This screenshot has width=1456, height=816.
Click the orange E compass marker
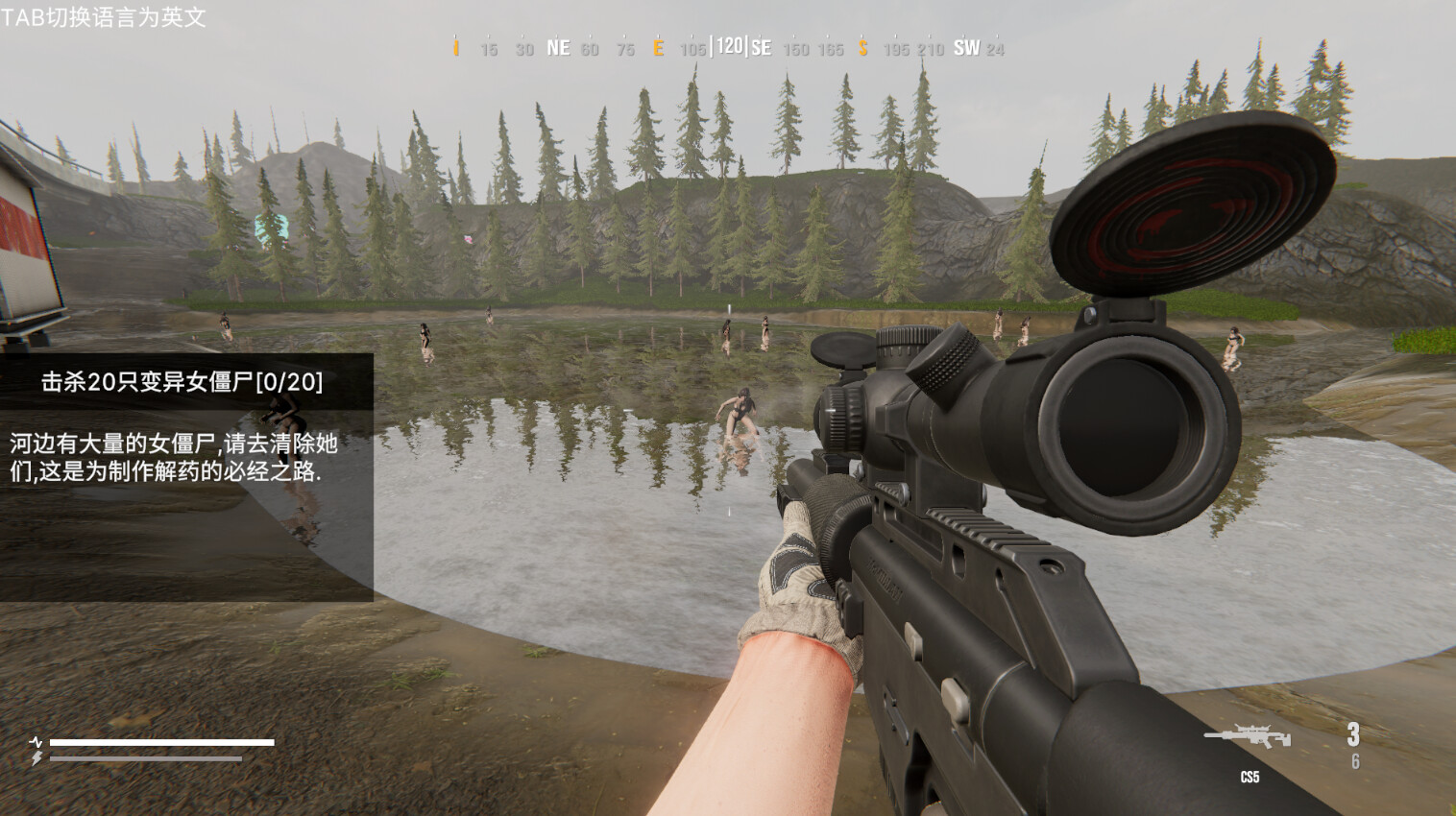659,46
